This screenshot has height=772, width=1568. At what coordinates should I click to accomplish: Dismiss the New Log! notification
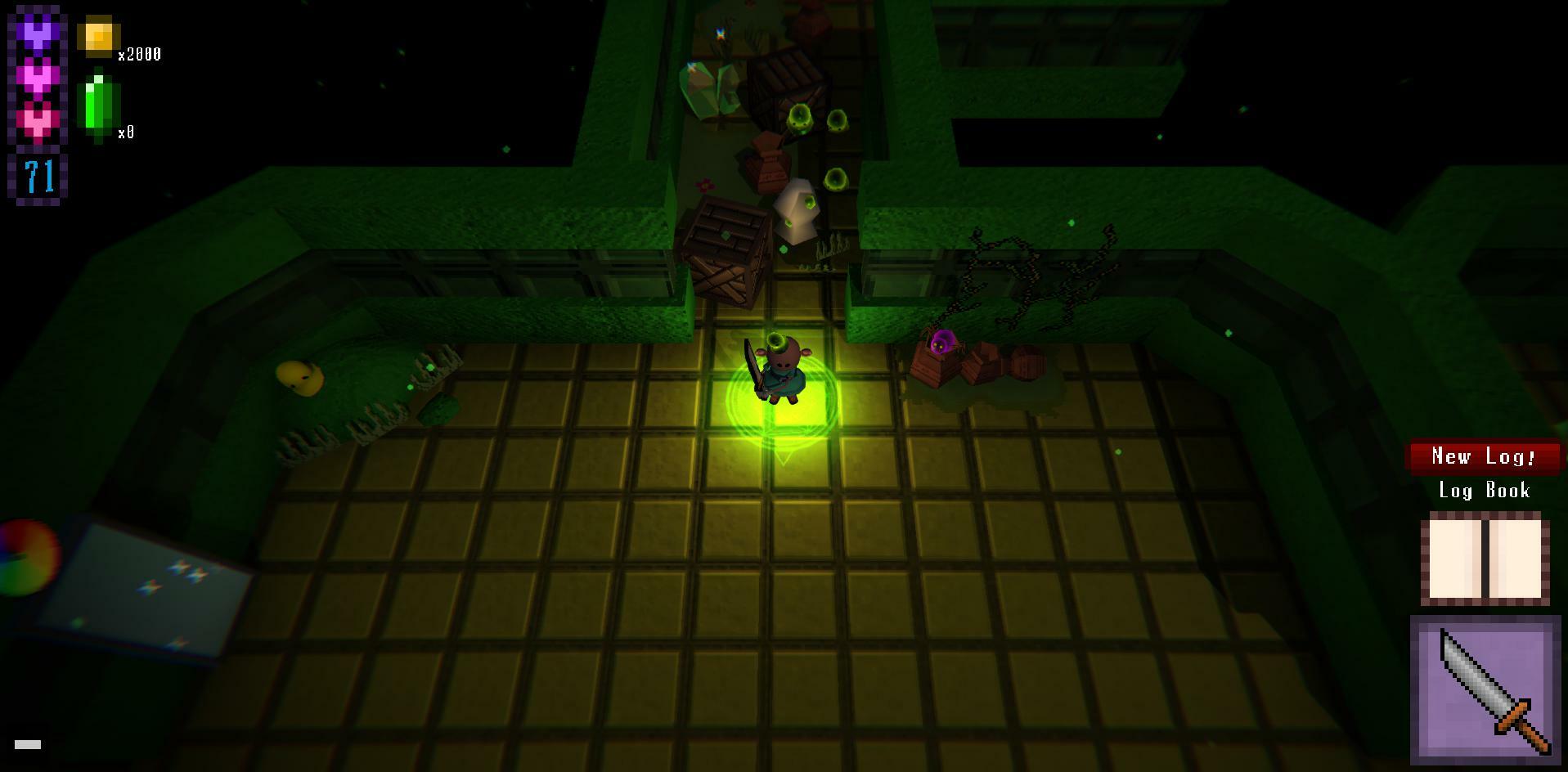[1485, 457]
